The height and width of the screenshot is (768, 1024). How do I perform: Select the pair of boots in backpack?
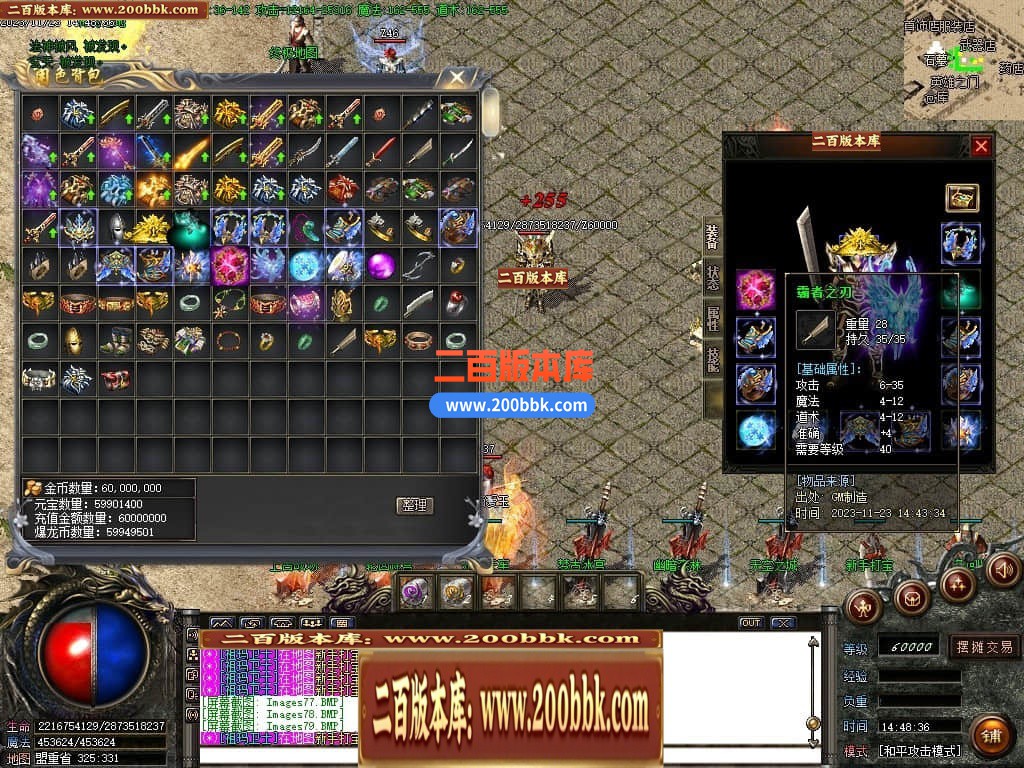(115, 341)
